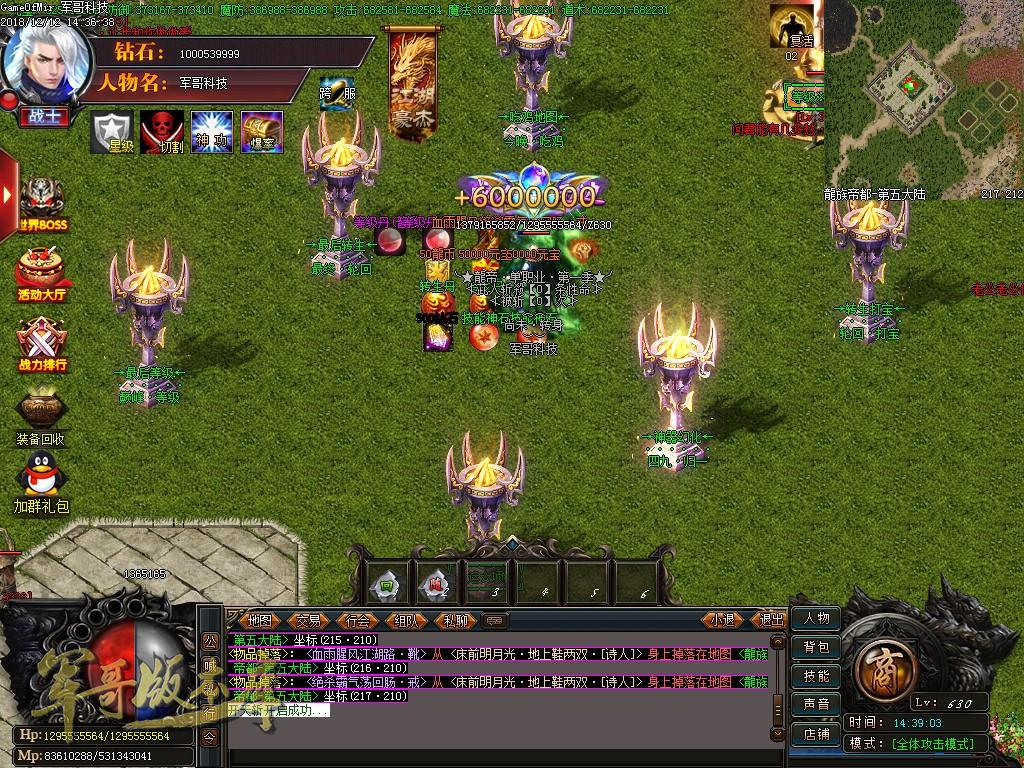Open the 技能 skills panel
This screenshot has height=768, width=1024.
pos(816,676)
